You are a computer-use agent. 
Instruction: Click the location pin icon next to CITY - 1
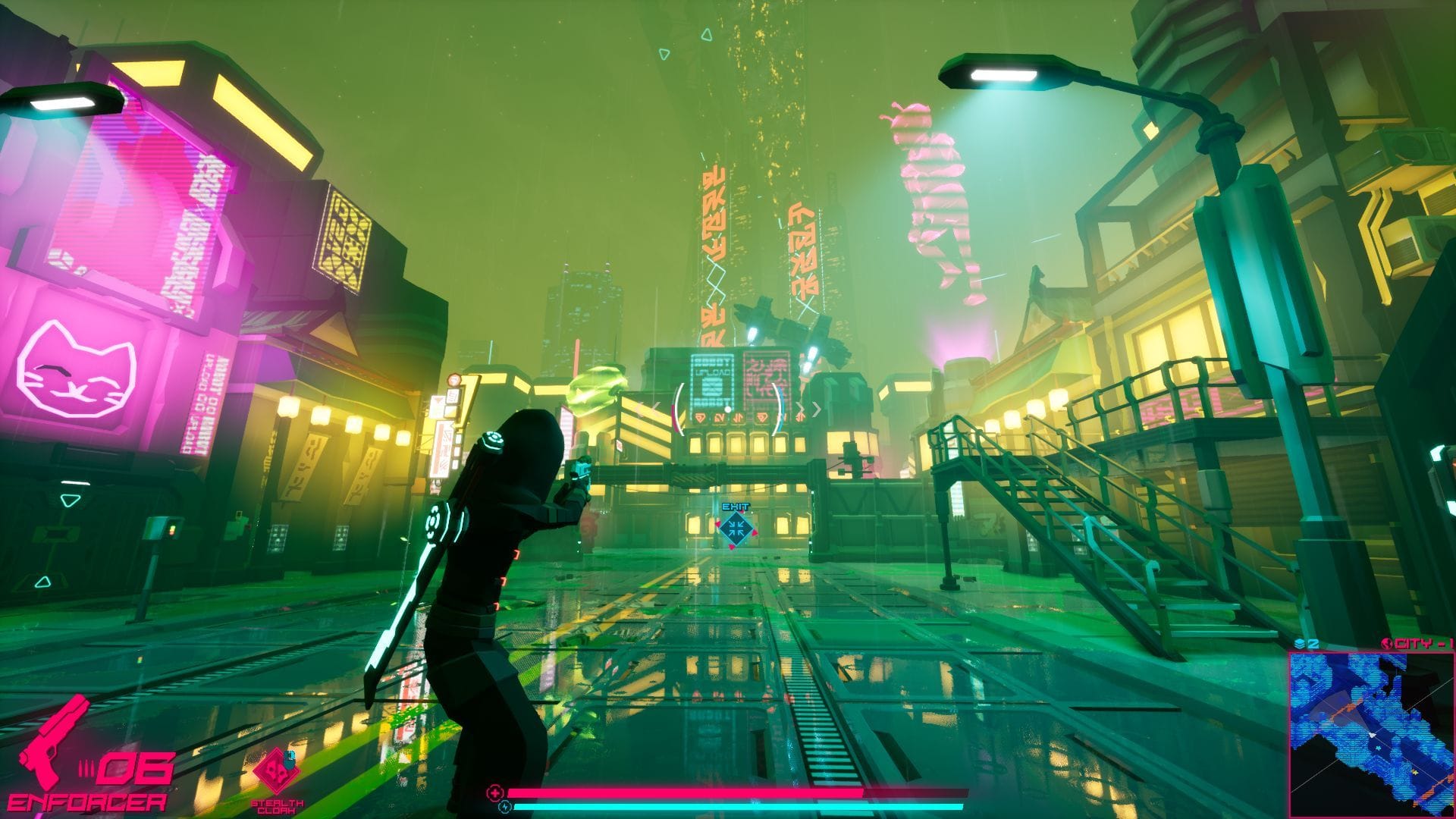coord(1386,644)
